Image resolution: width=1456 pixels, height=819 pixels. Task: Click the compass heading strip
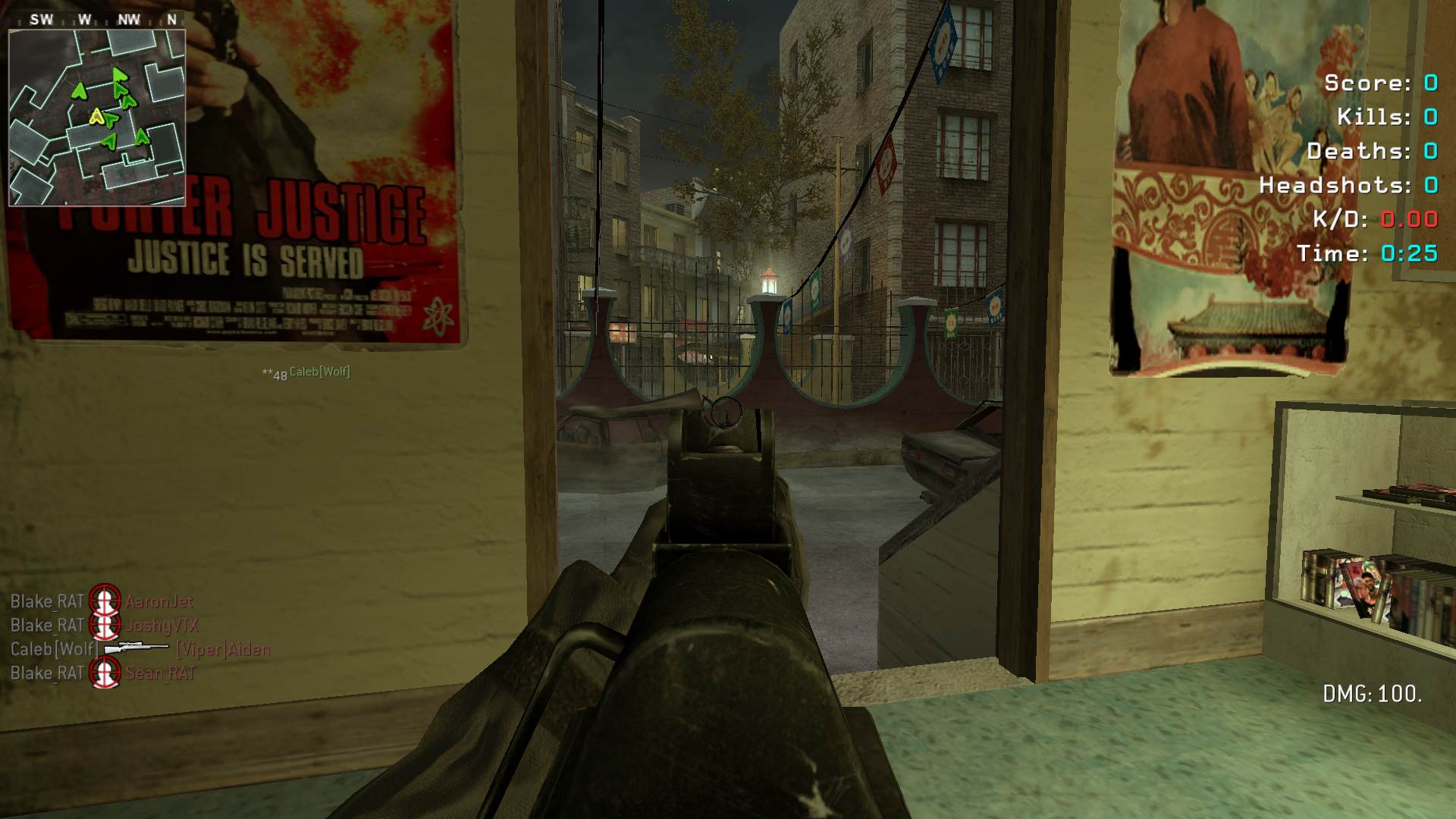(x=97, y=20)
